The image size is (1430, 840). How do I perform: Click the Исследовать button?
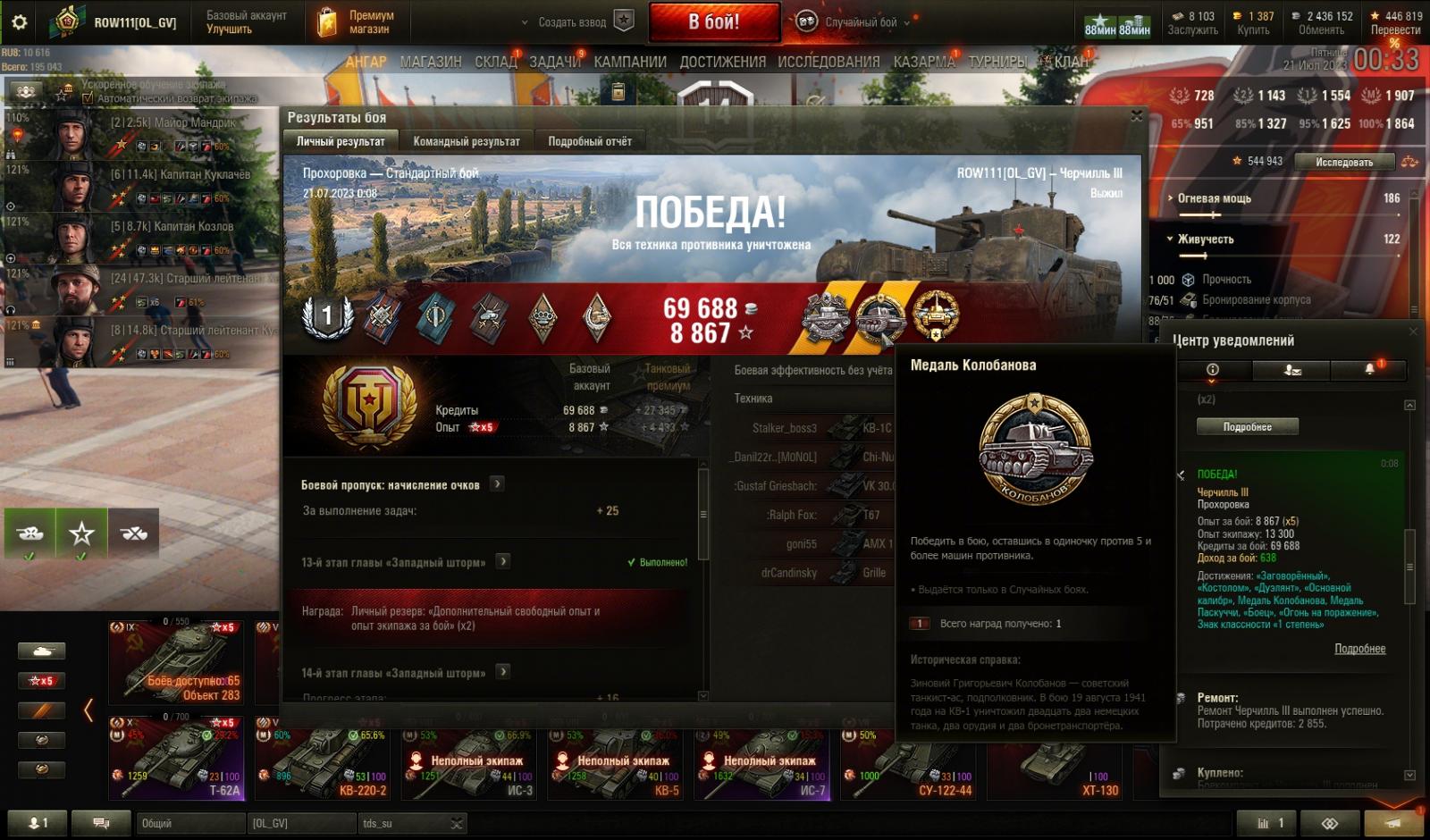click(1343, 162)
